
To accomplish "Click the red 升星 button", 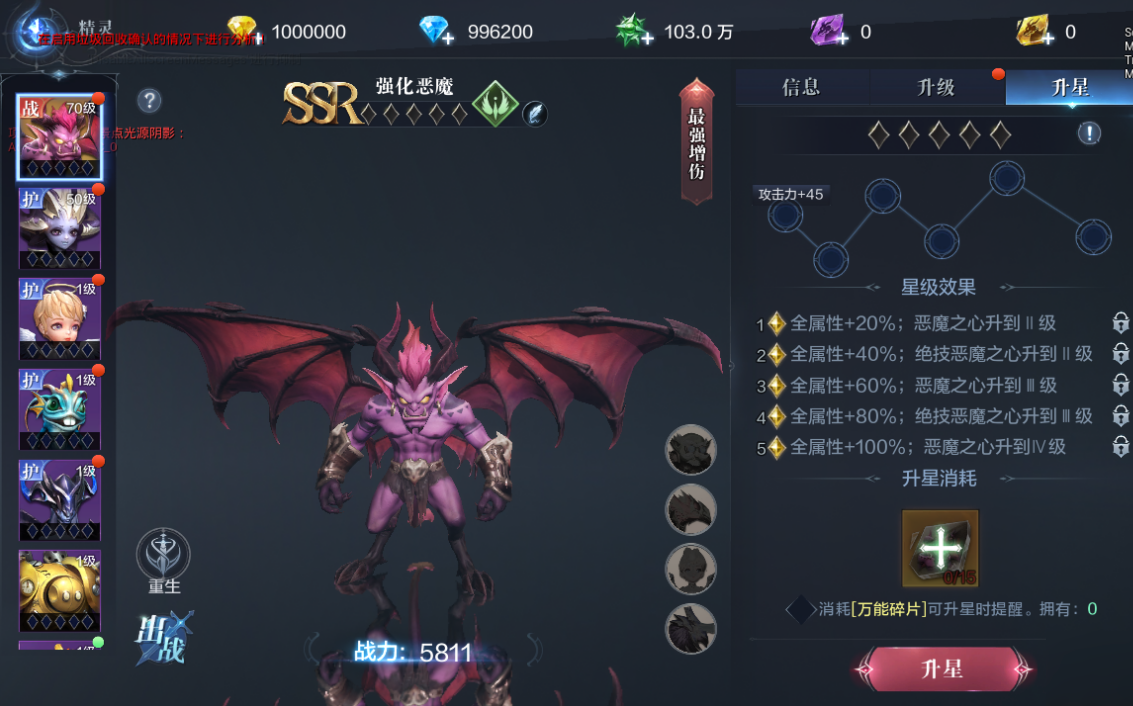I will tap(941, 669).
